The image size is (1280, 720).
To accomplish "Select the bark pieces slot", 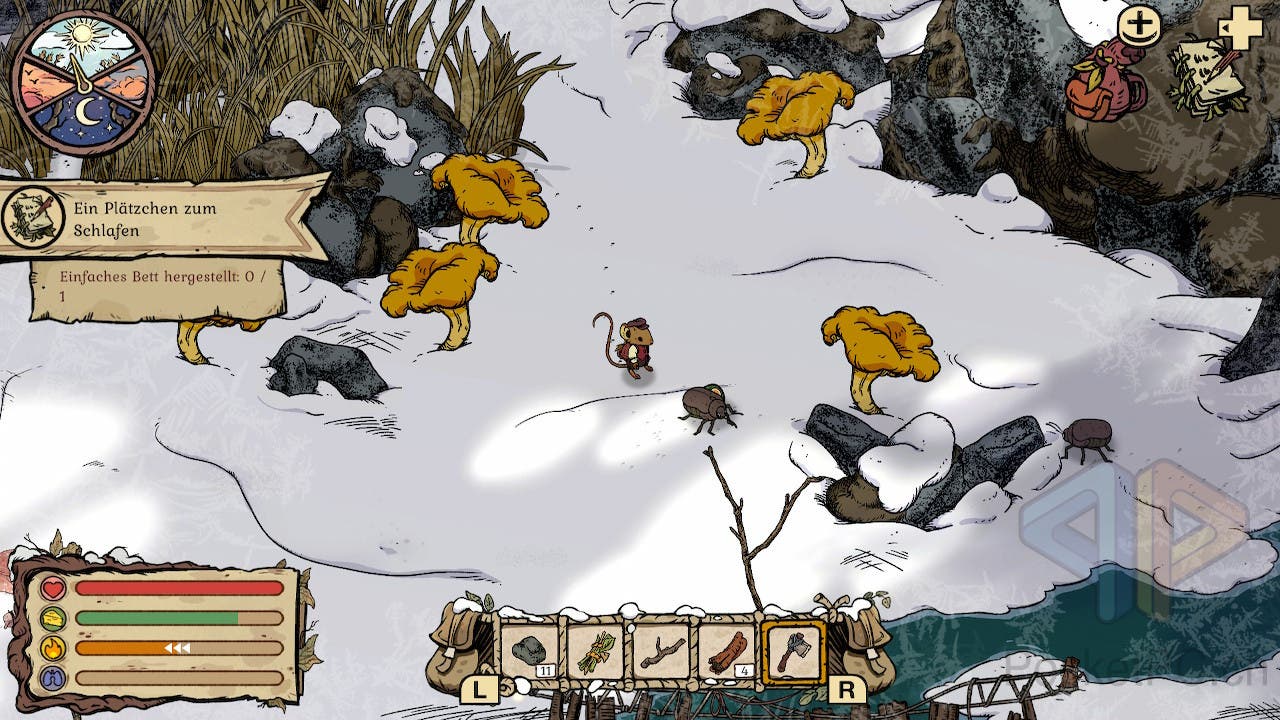I will coord(727,652).
